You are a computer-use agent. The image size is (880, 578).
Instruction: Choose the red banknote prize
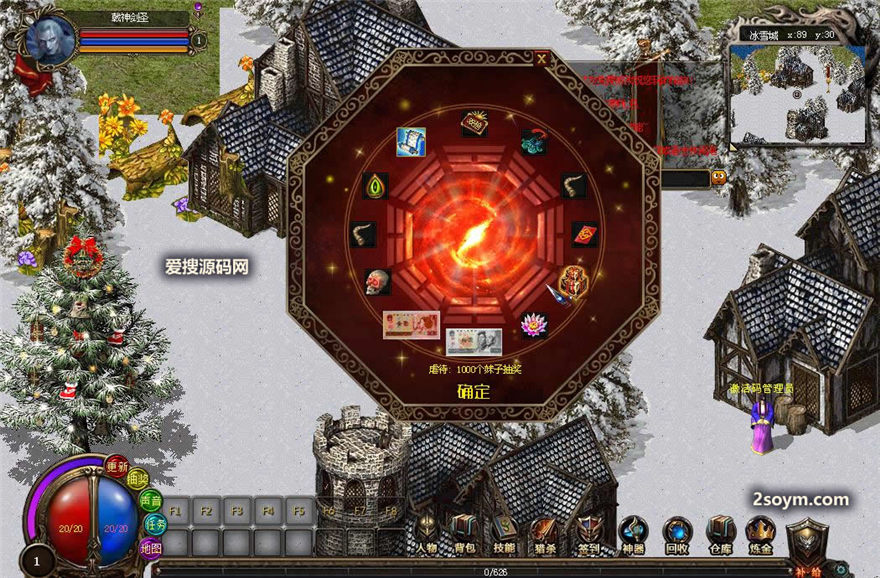coord(411,325)
